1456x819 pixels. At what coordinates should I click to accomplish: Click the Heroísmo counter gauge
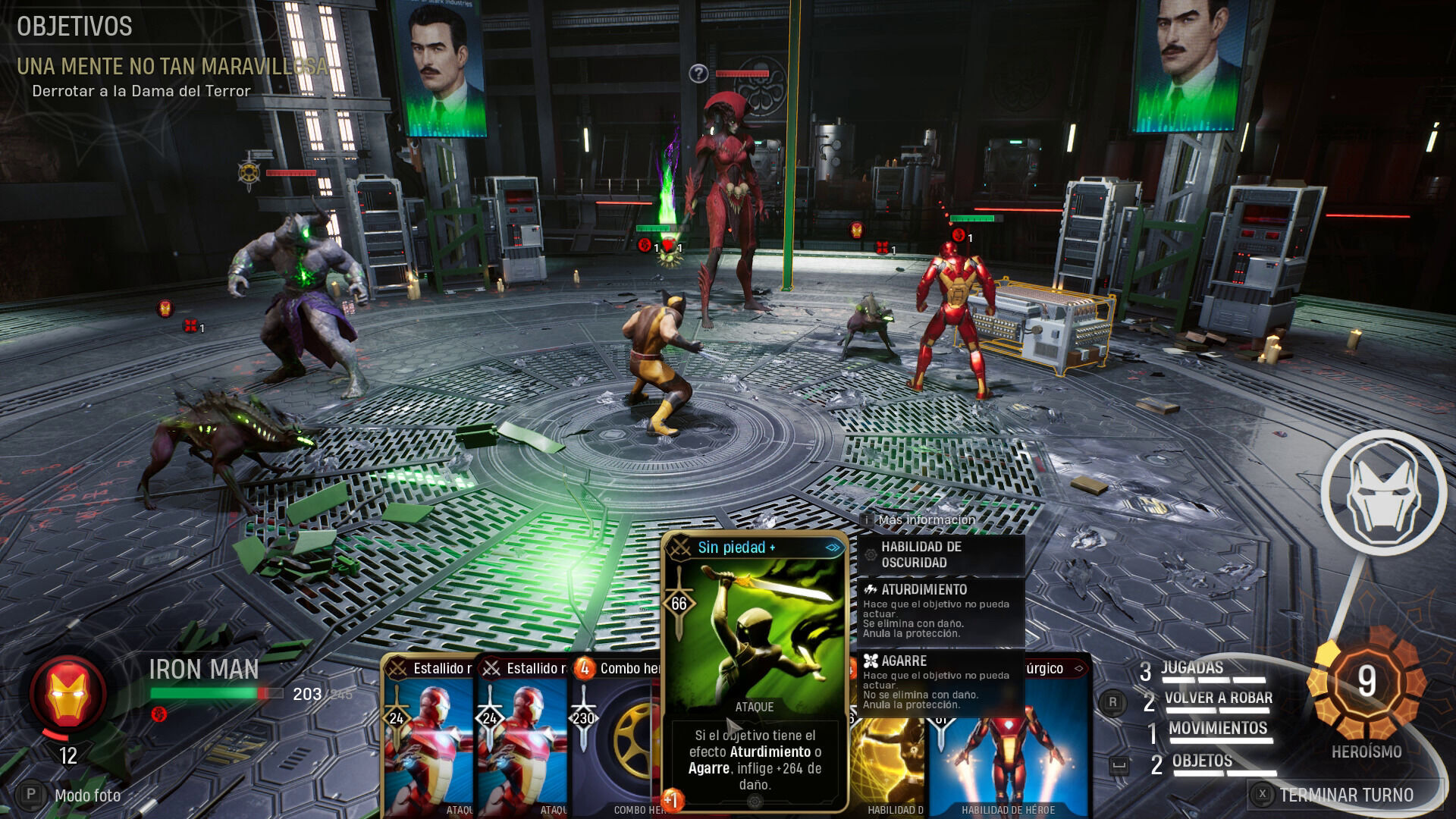1367,682
